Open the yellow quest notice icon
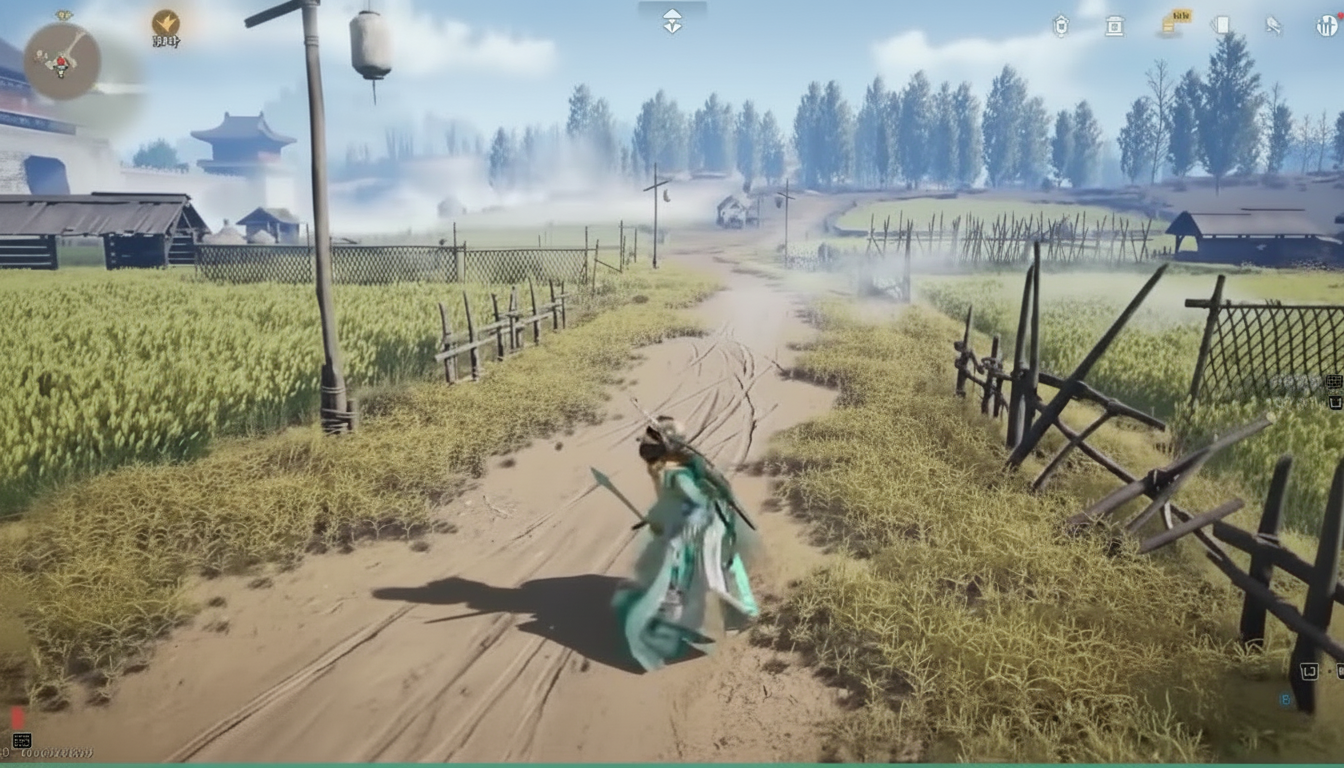The width and height of the screenshot is (1344, 768). pos(1170,26)
